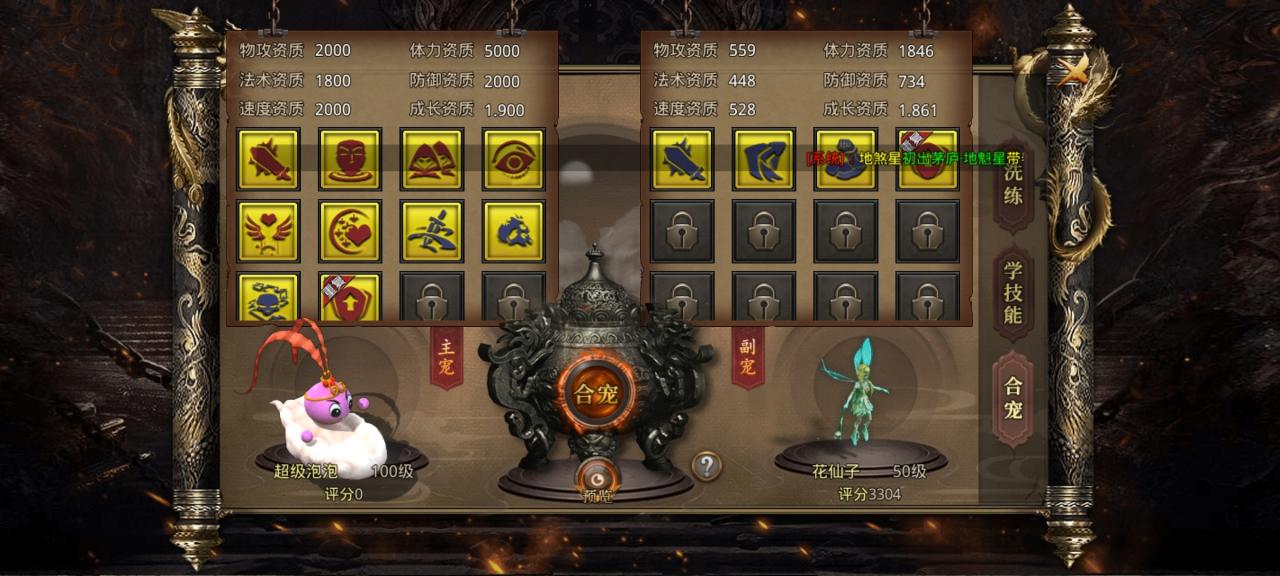Screen dimensions: 1280x576
Task: Select the red masked face skill icon
Action: pyautogui.click(x=350, y=159)
